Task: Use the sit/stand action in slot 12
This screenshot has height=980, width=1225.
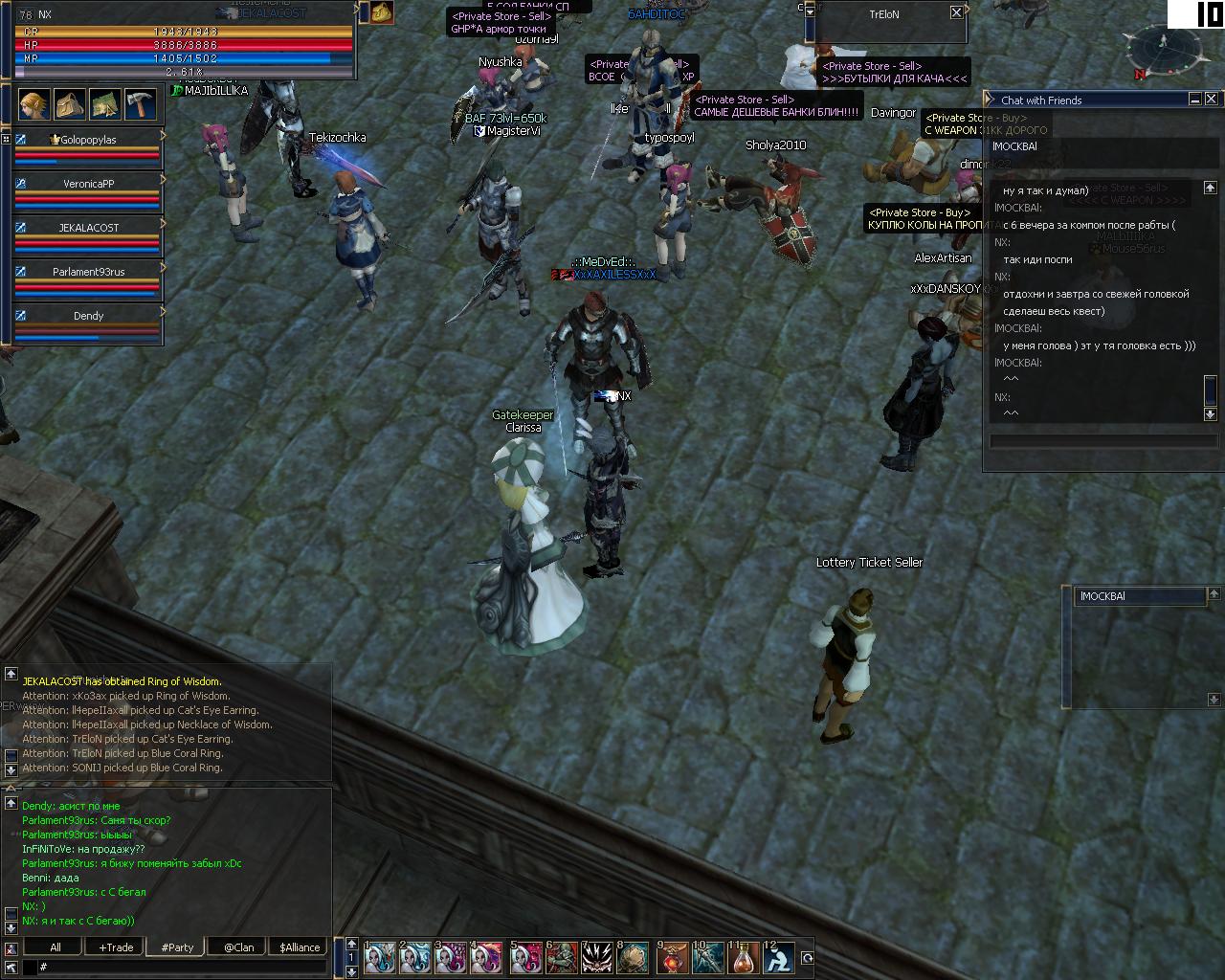Action: [780, 957]
